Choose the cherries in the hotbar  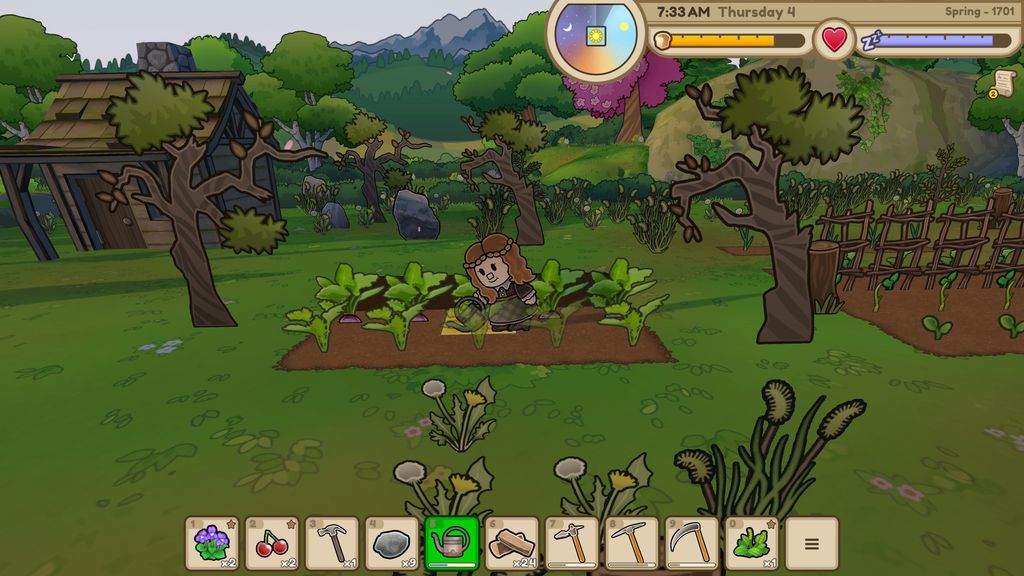272,543
